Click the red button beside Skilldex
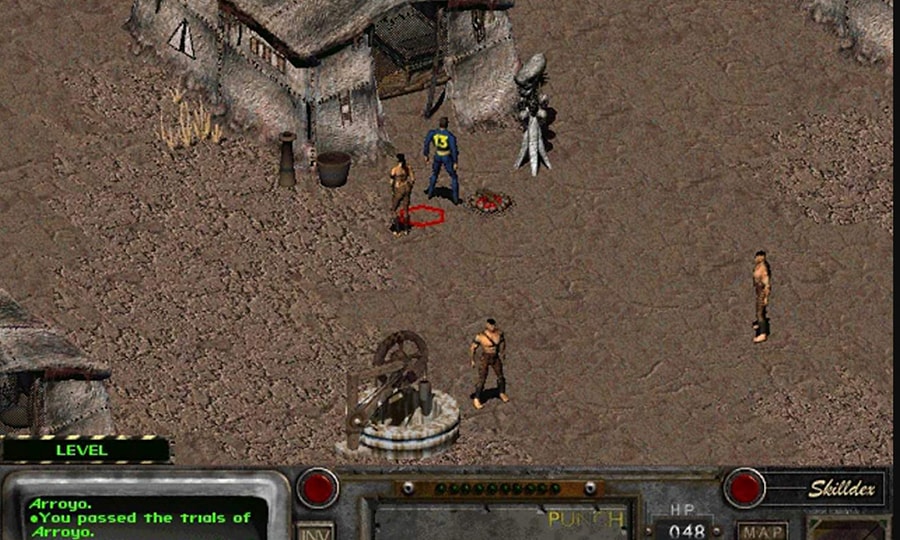 (x=745, y=488)
